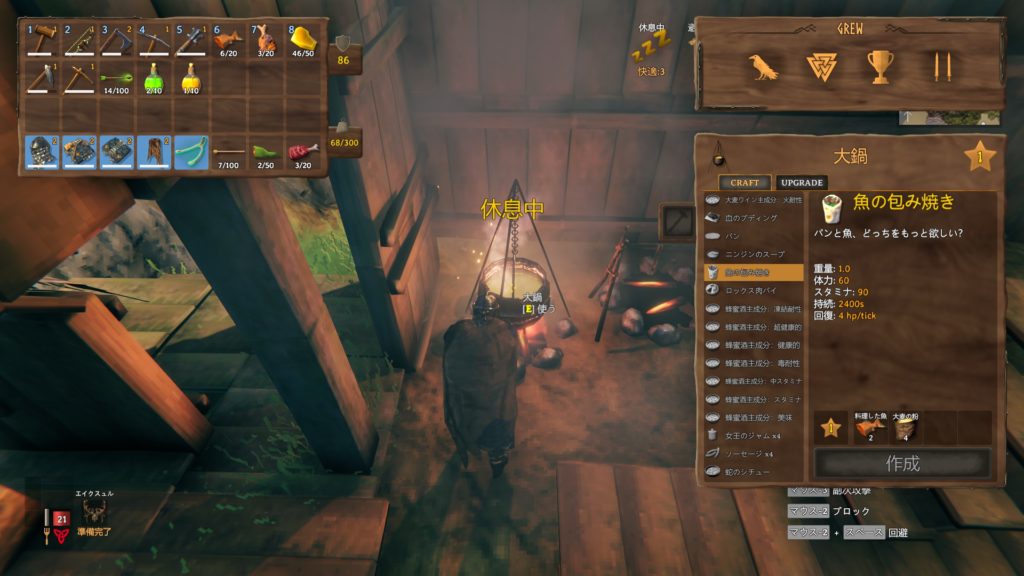Select the CRAFT tab
Viewport: 1024px width, 576px height.
[744, 183]
